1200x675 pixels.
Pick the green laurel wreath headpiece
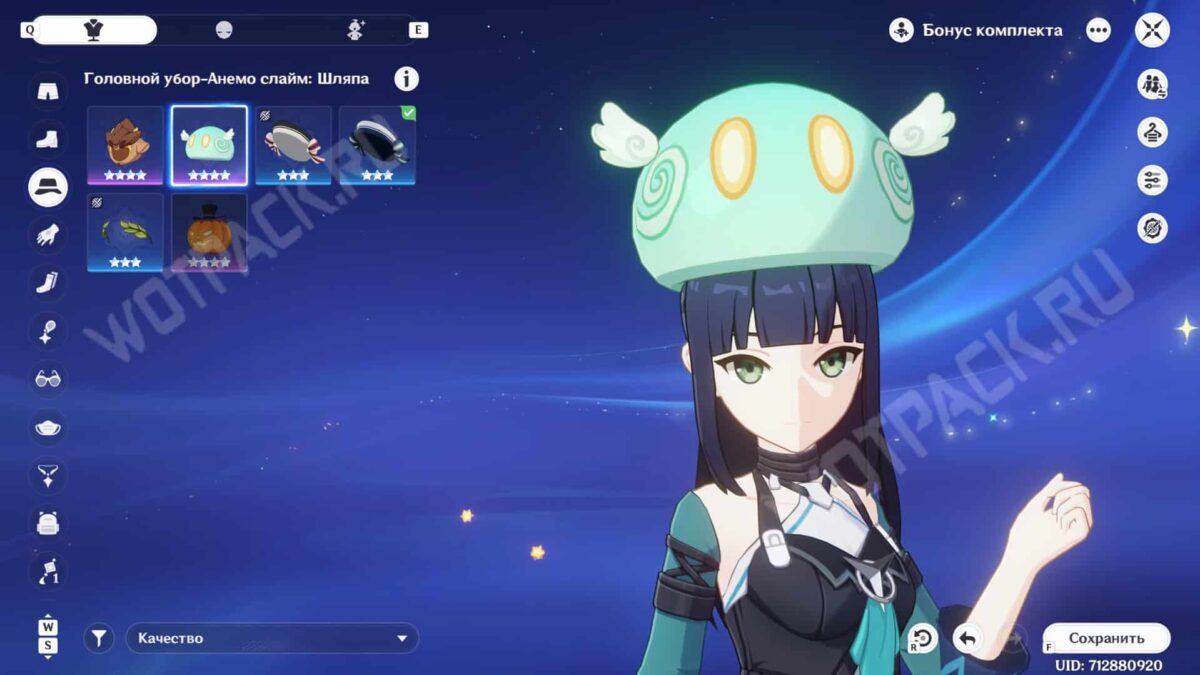point(125,232)
